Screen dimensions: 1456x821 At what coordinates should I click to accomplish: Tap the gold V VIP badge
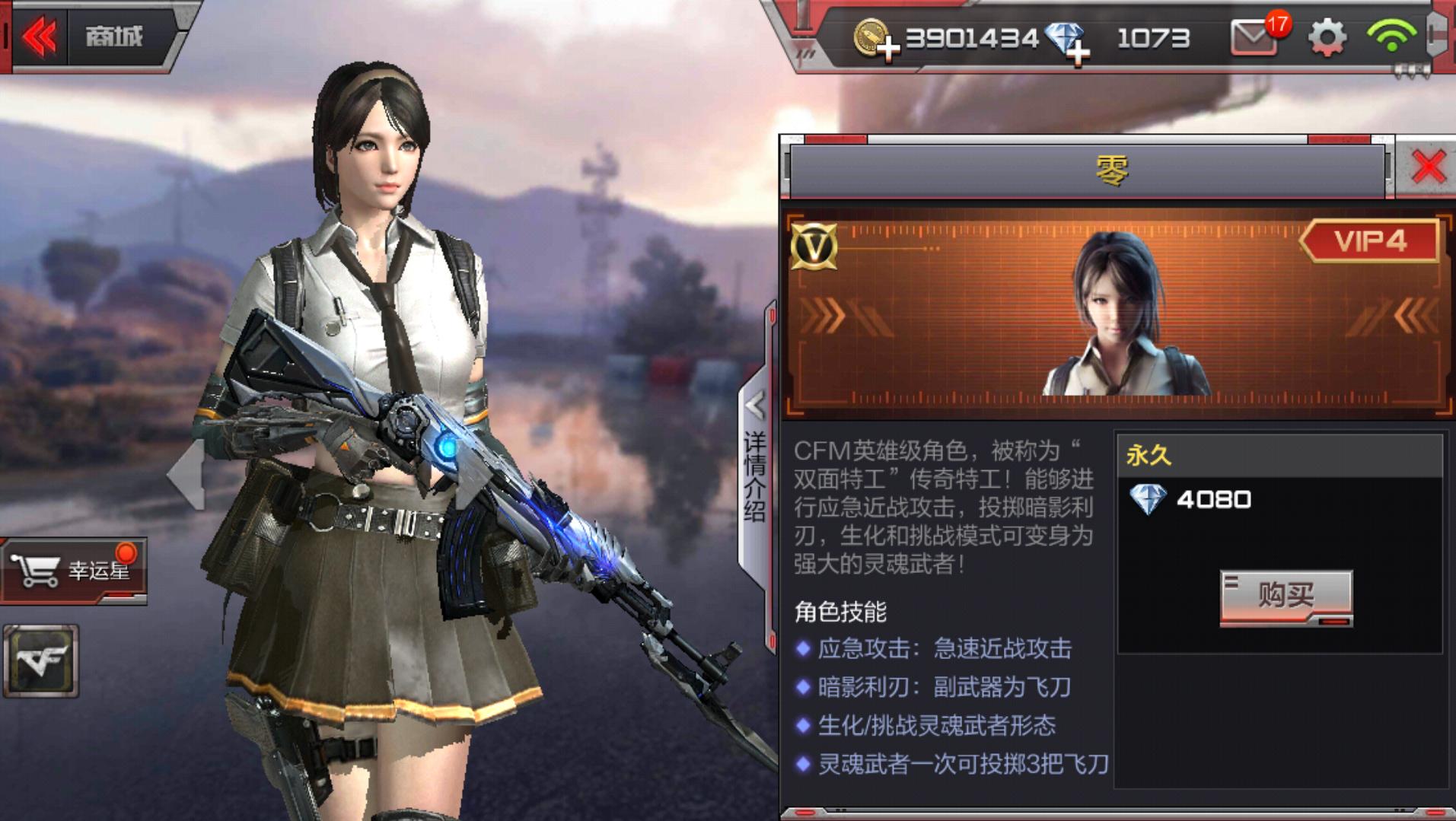(x=814, y=246)
